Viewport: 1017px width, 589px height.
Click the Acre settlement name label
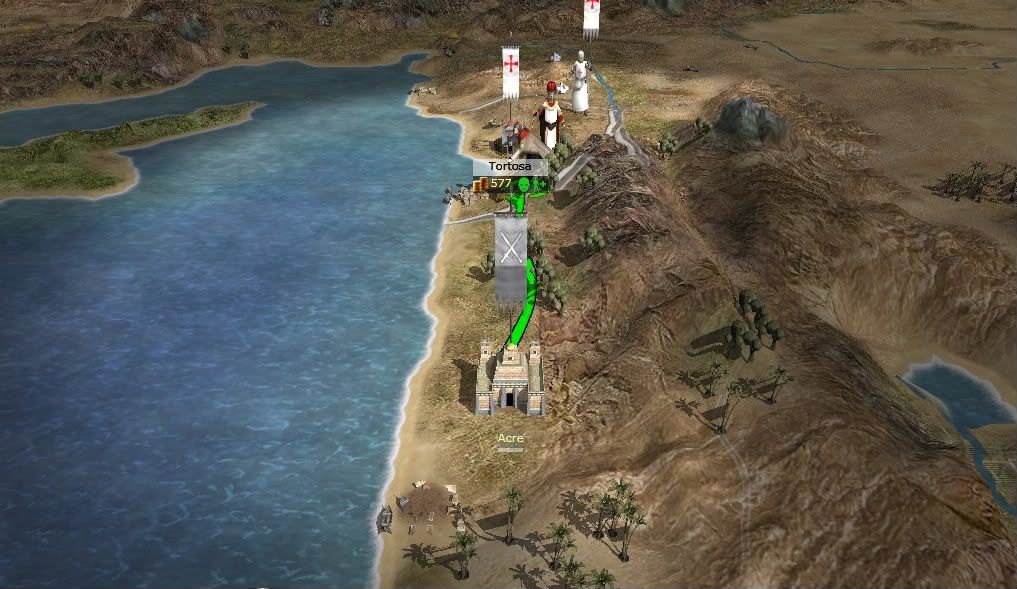click(x=510, y=438)
